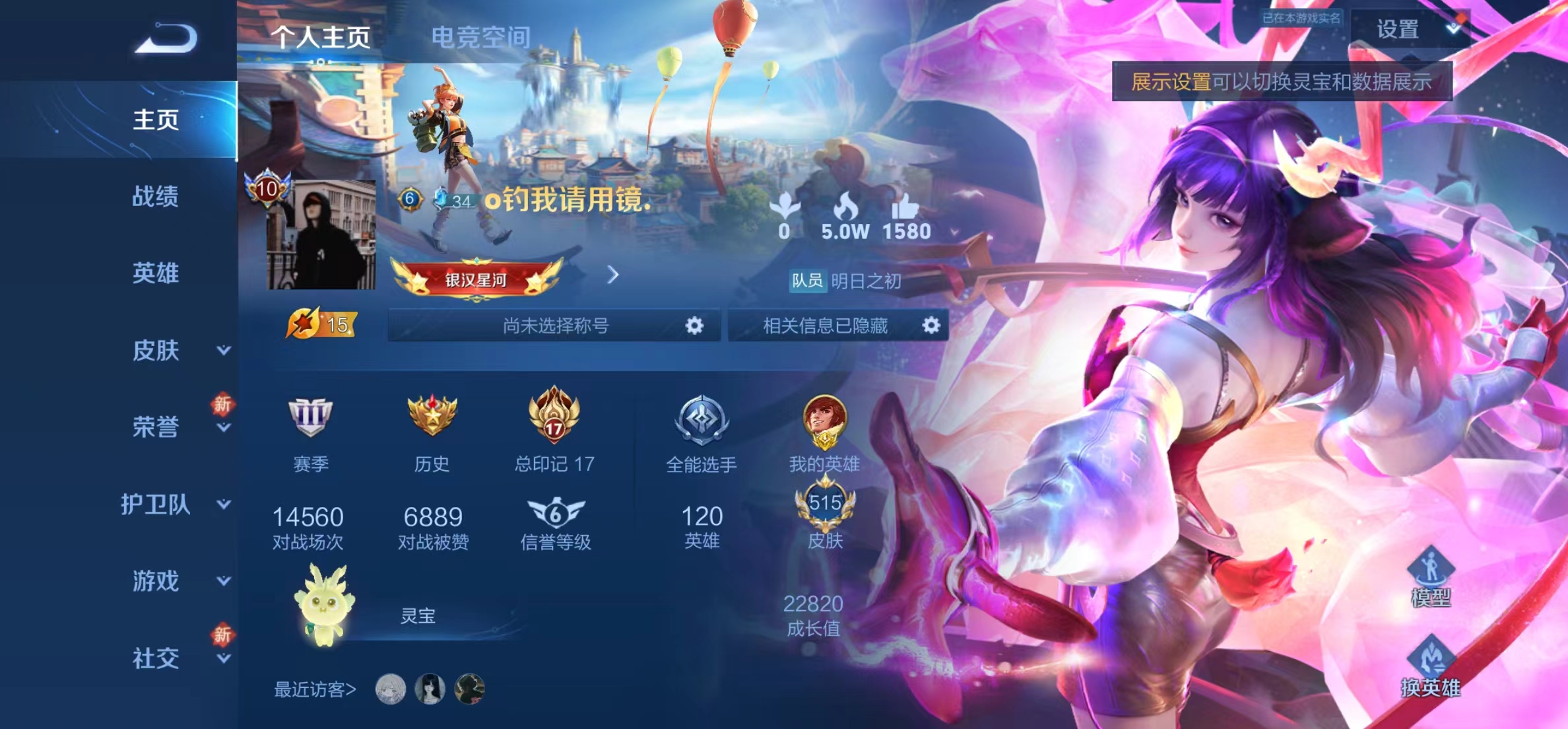Toggle visibility of 相关信息已隐藏 info
1568x729 pixels.
click(x=931, y=325)
